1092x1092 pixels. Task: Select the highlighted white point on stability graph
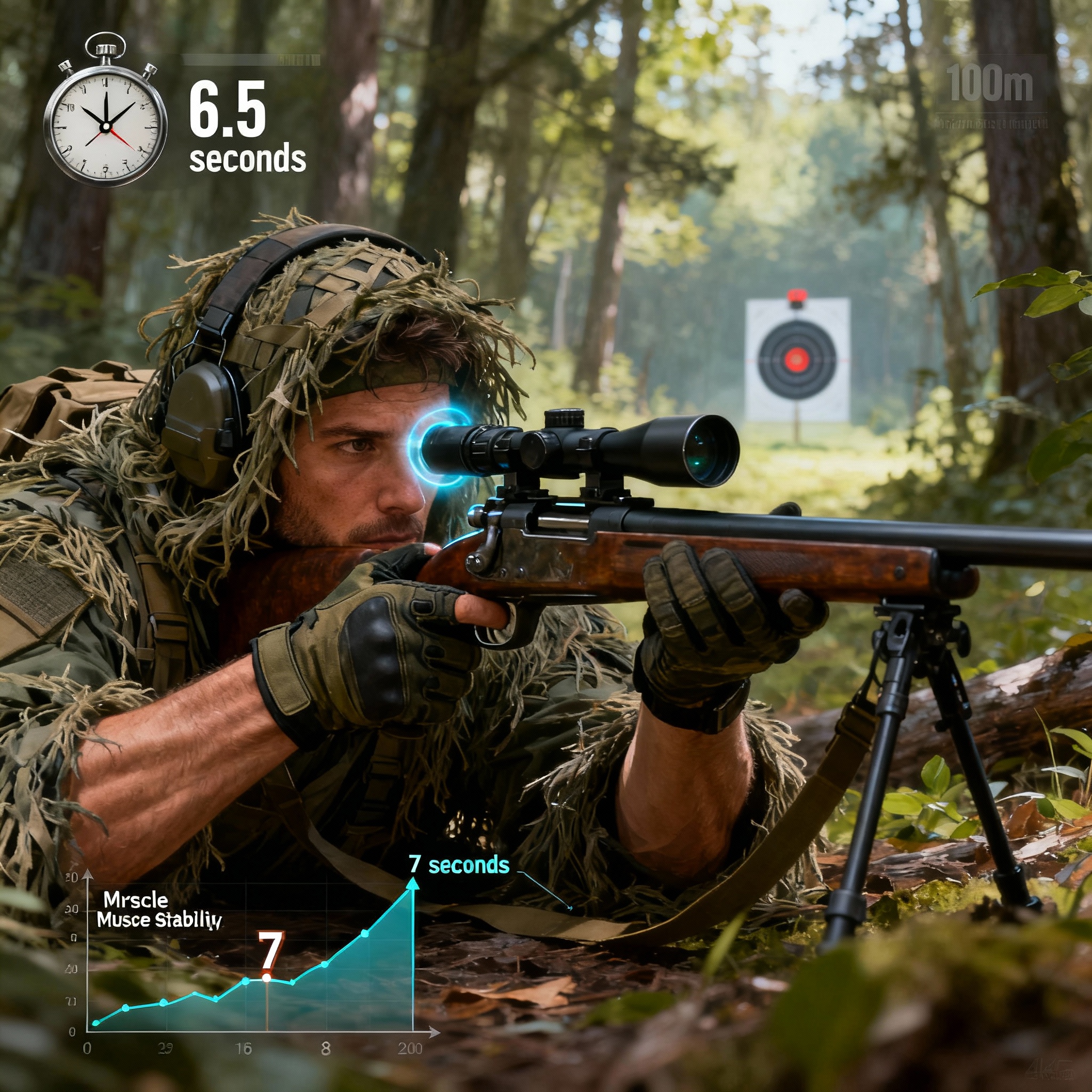tap(266, 977)
